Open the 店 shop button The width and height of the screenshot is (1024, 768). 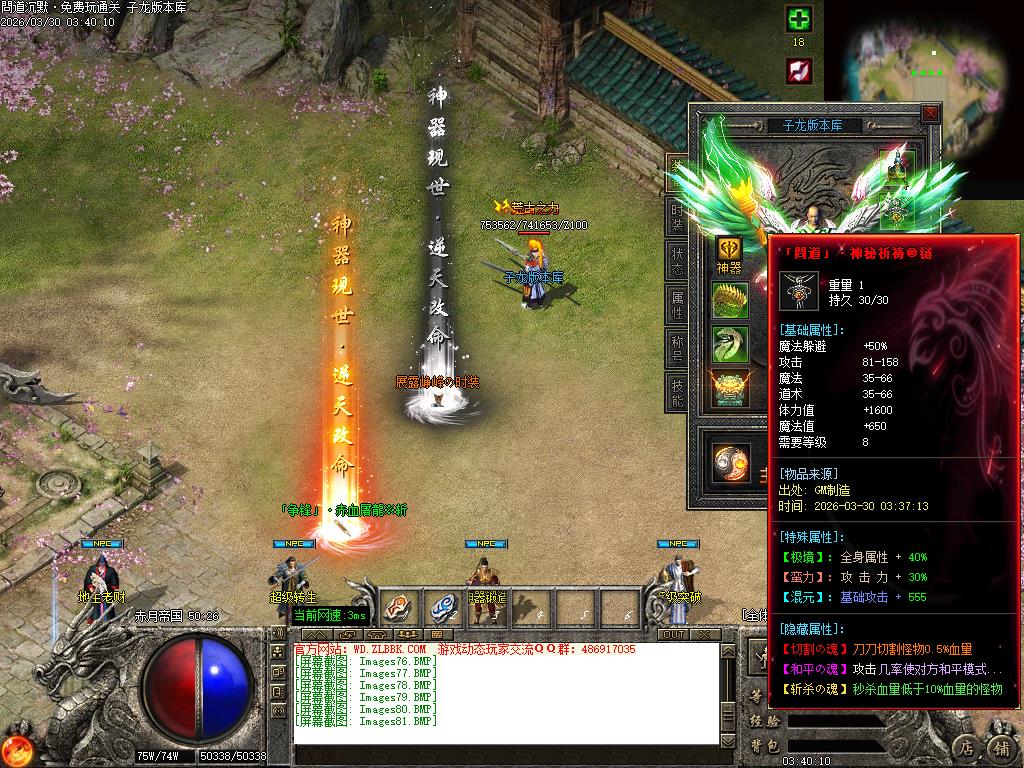965,746
